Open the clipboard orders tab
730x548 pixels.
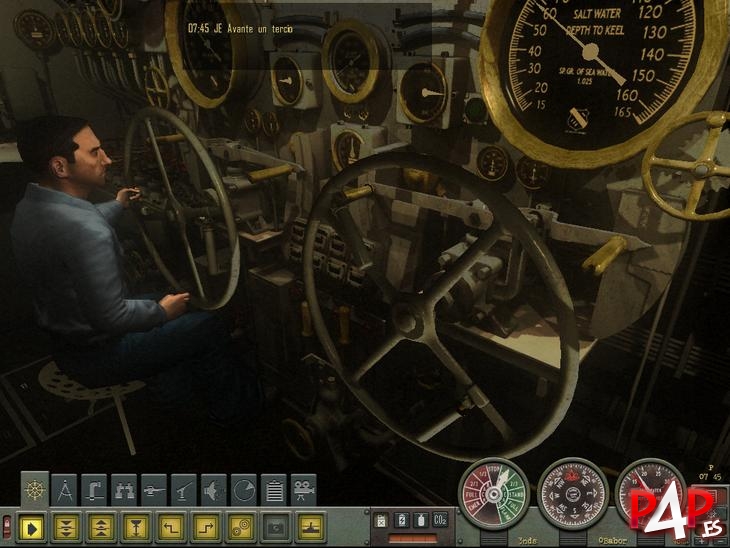[x=273, y=489]
